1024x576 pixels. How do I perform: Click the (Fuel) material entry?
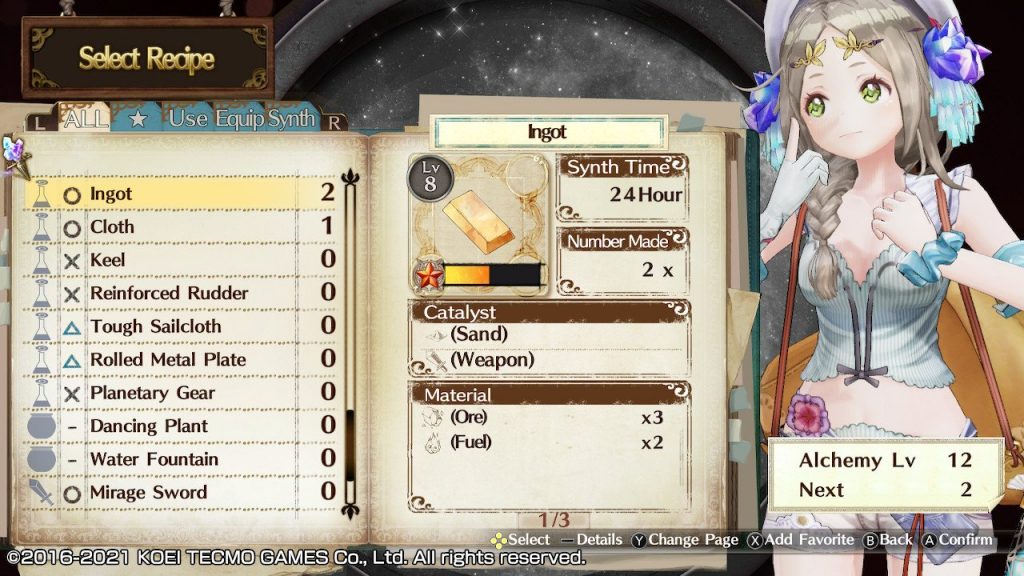[x=470, y=441]
